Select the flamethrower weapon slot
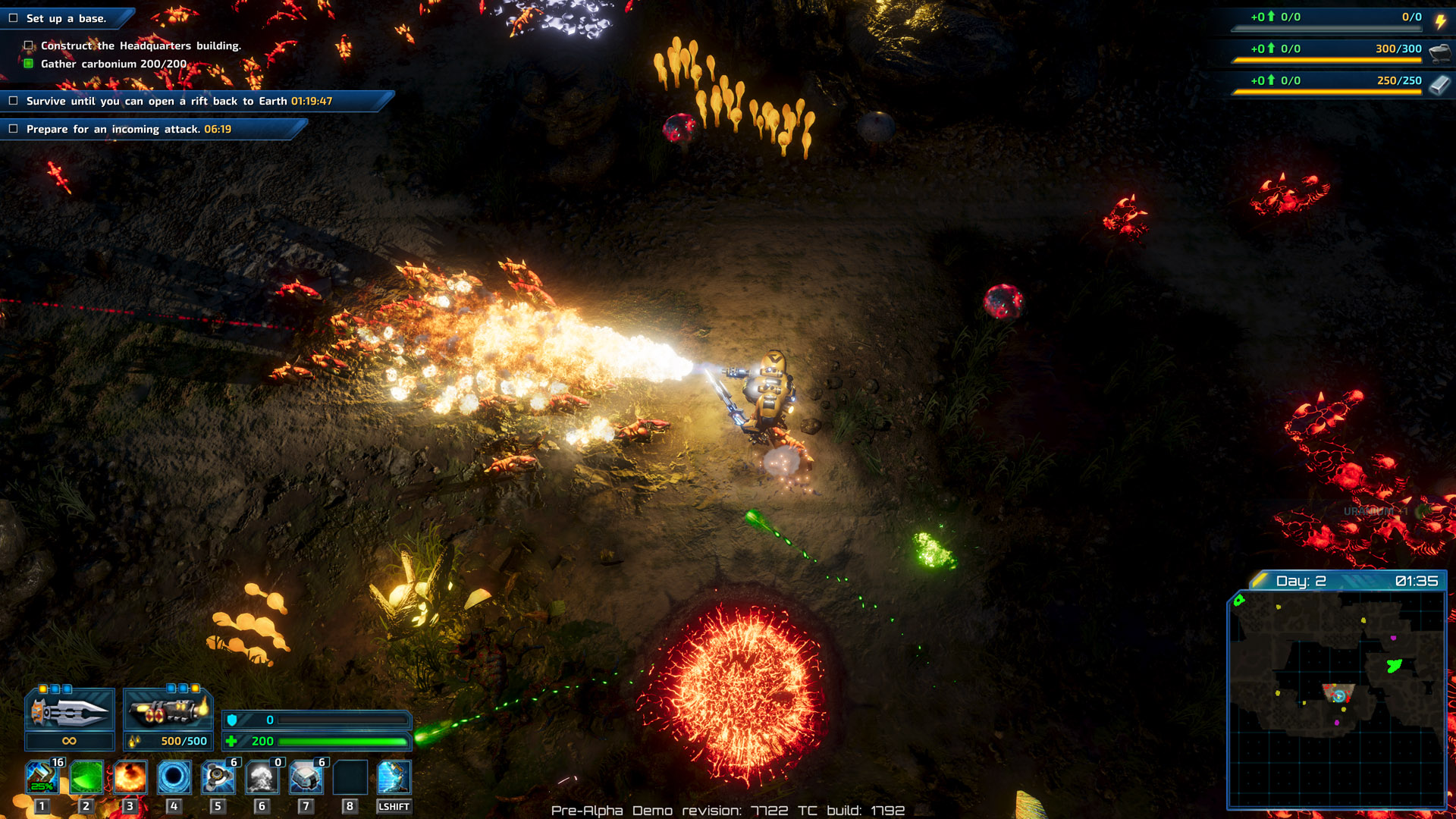1456x819 pixels. tap(168, 711)
